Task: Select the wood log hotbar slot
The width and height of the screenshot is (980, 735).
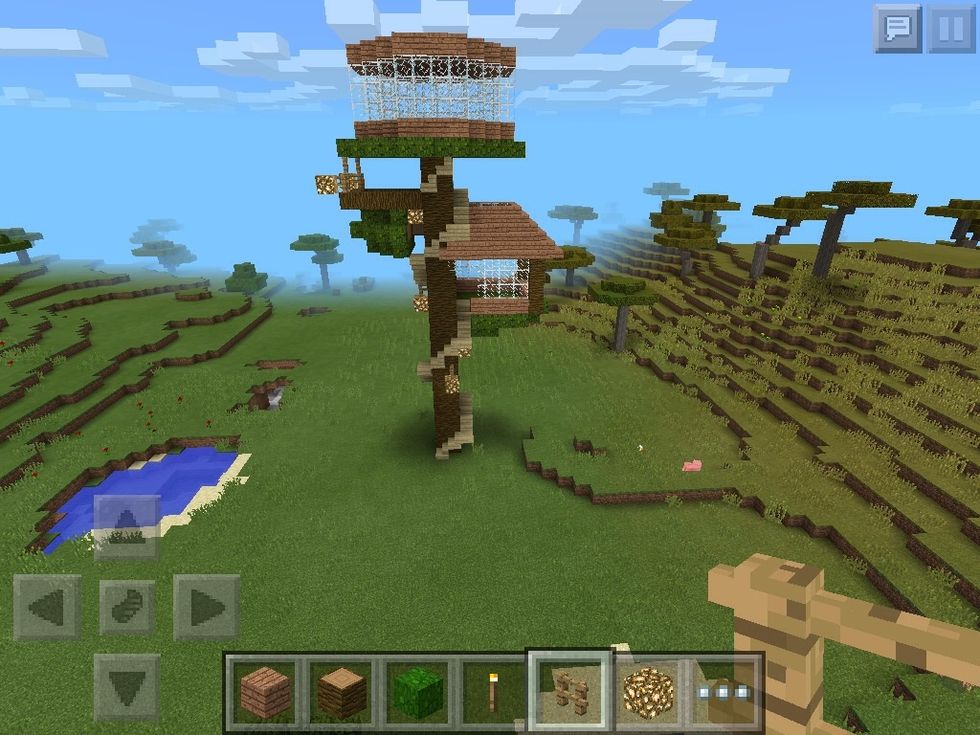Action: pos(341,691)
